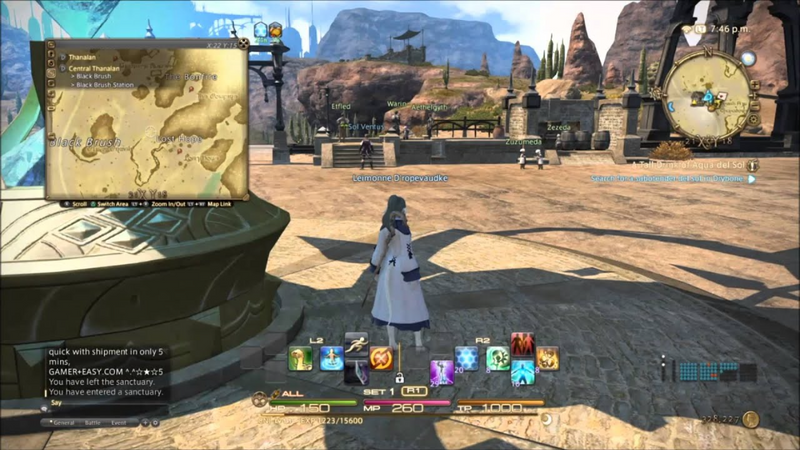Switch to the General chat tab
This screenshot has height=450, width=800.
[65, 423]
